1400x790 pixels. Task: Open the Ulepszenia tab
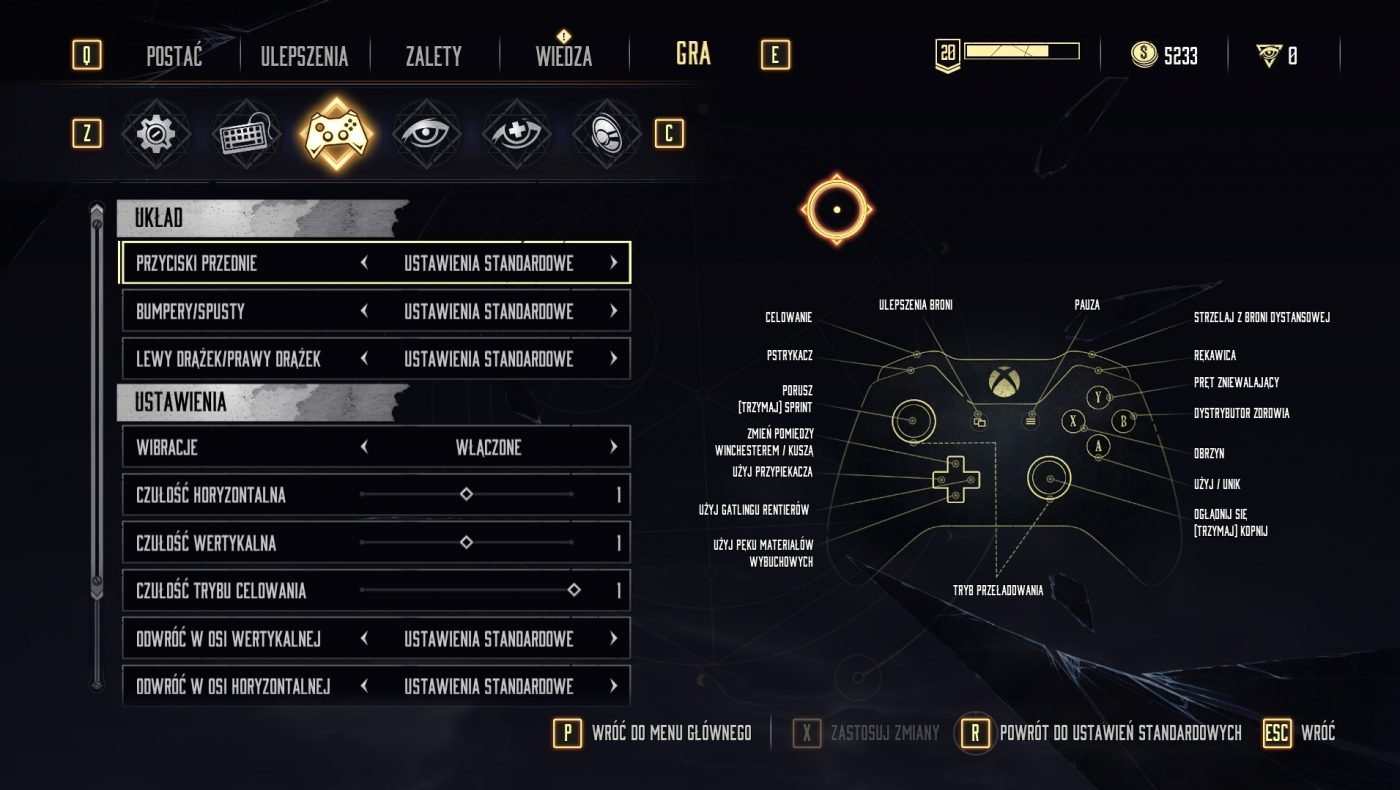[x=304, y=56]
